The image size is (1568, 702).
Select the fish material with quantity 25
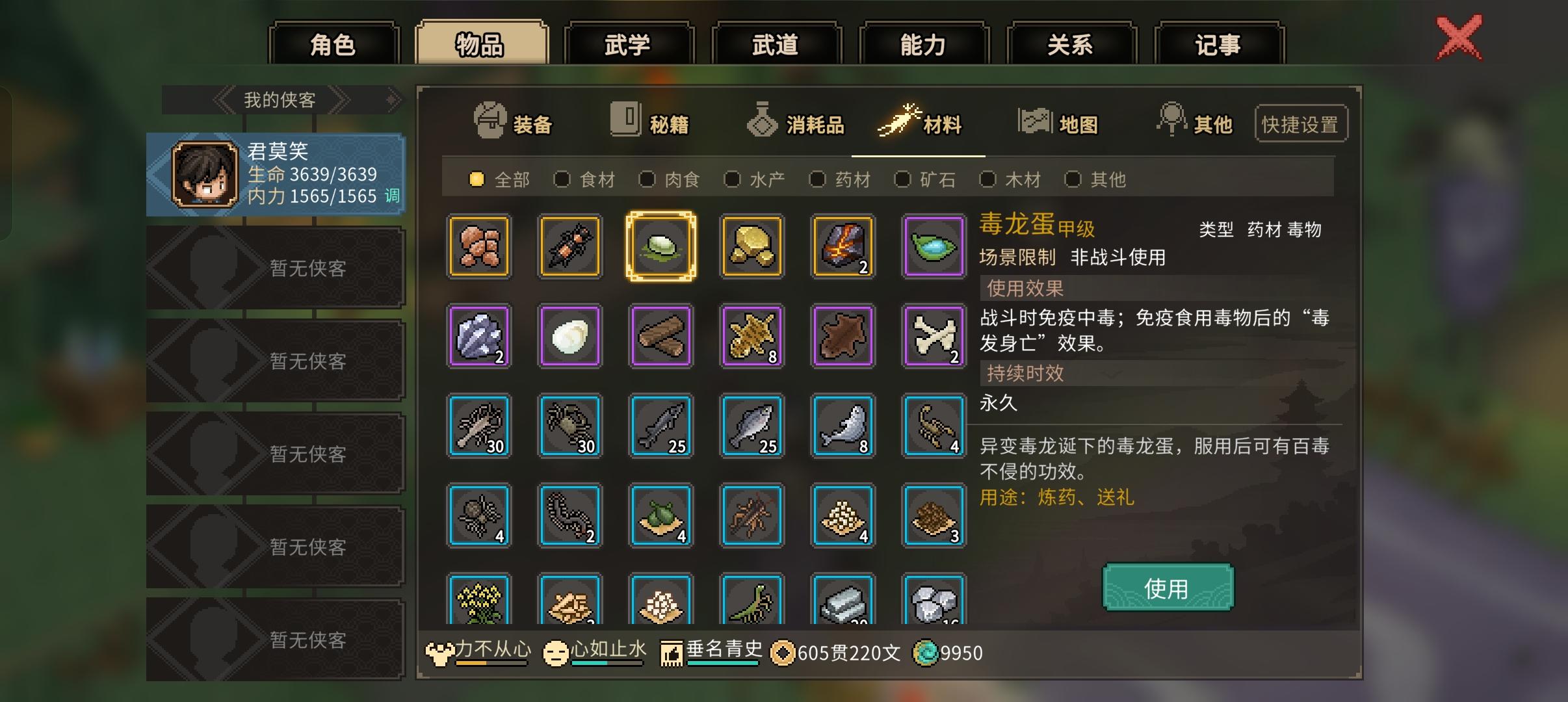pos(752,426)
